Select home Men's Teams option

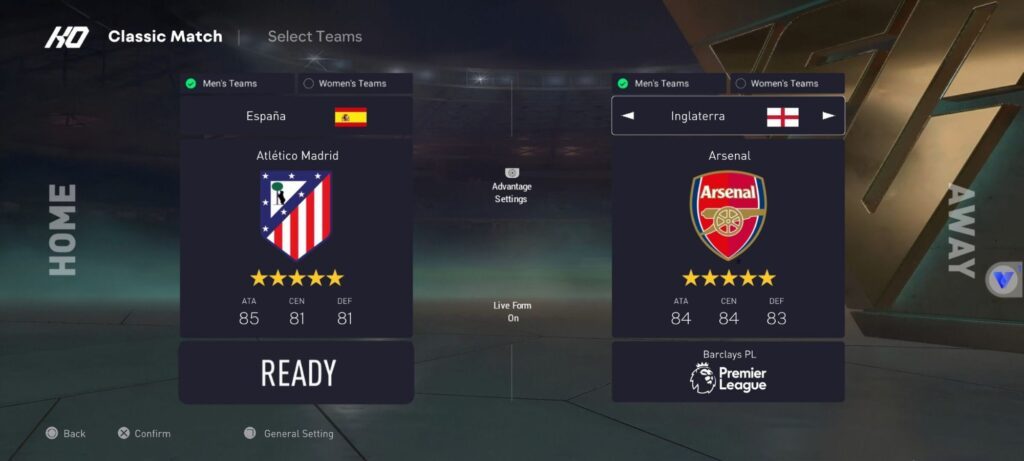(x=237, y=84)
